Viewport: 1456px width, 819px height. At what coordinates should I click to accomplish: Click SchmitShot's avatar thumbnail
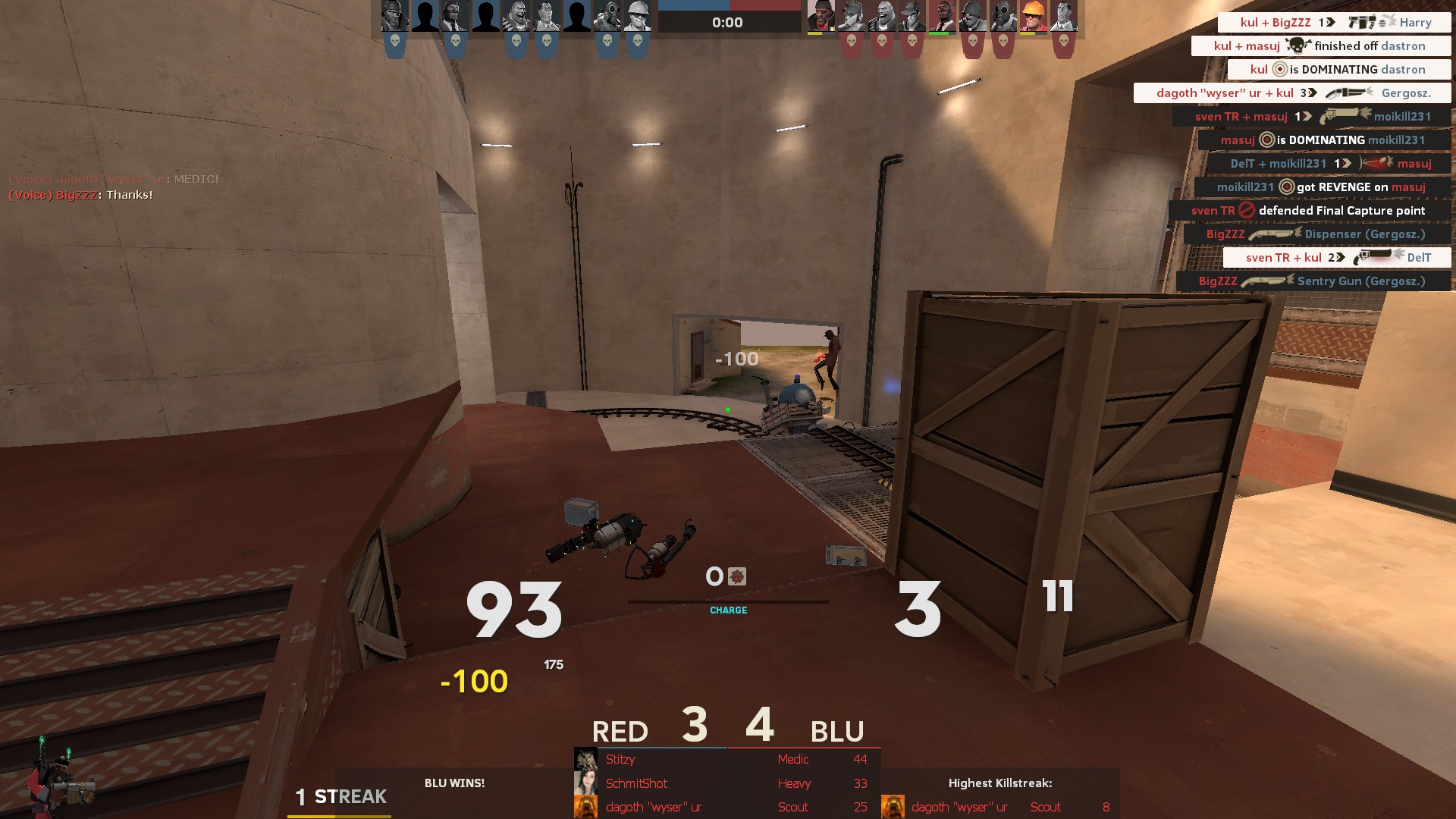[x=585, y=783]
